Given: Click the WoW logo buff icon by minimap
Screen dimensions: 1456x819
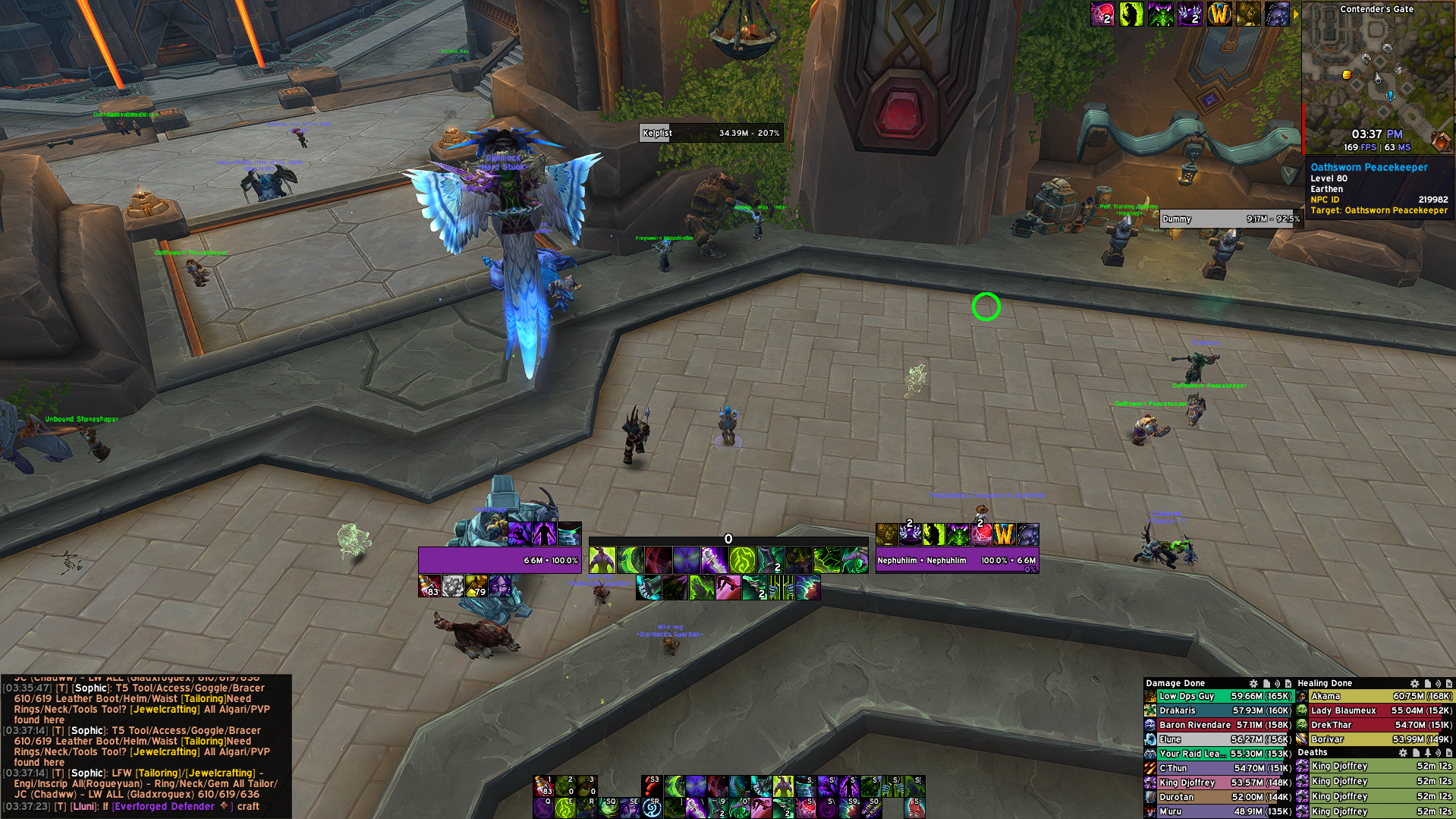Looking at the screenshot, I should 1219,14.
